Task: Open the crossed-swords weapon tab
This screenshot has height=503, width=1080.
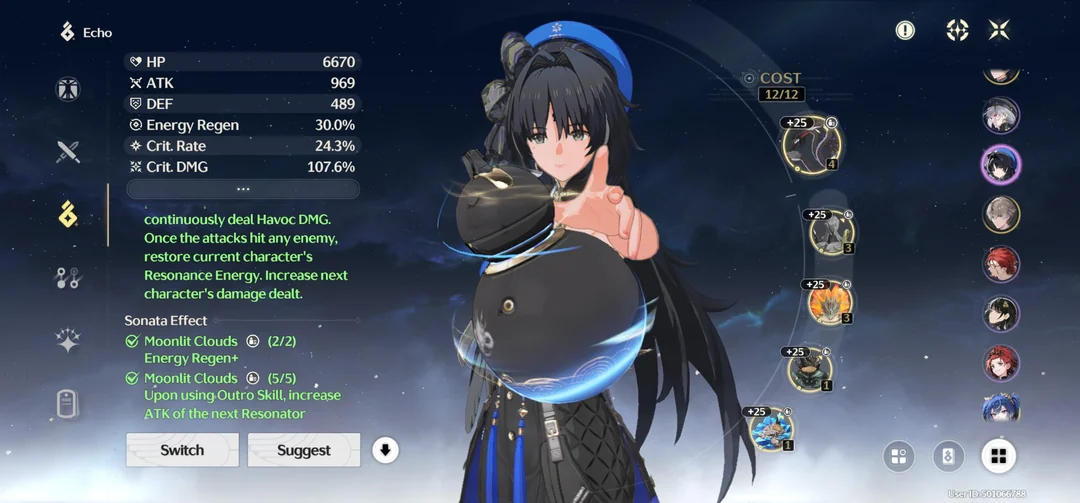Action: tap(67, 152)
